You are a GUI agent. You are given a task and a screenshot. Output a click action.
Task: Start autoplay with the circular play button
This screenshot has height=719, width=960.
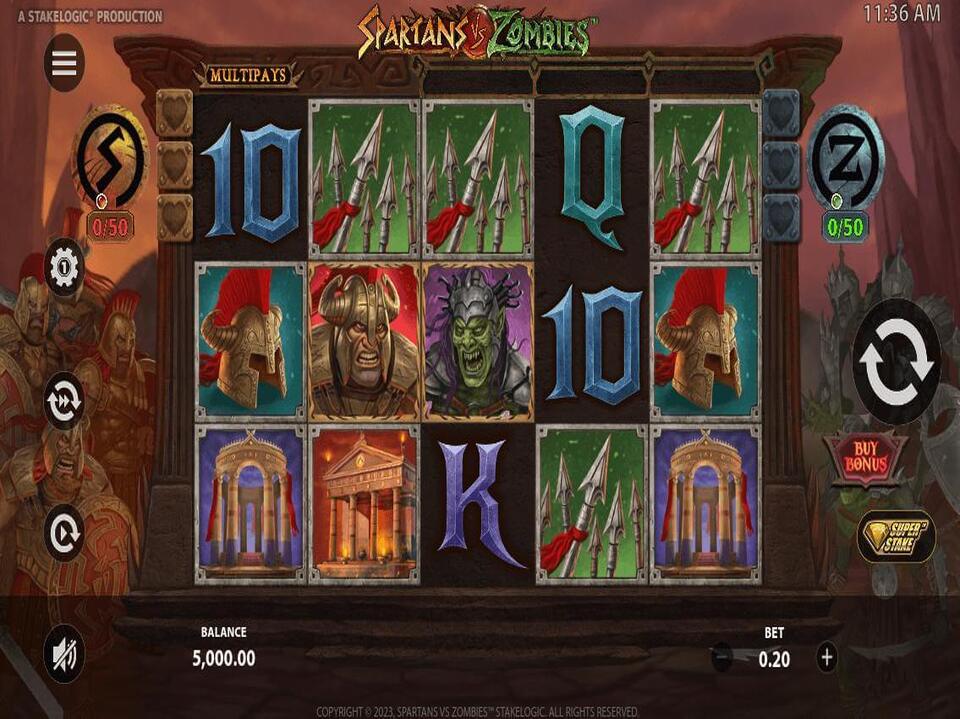(x=64, y=533)
